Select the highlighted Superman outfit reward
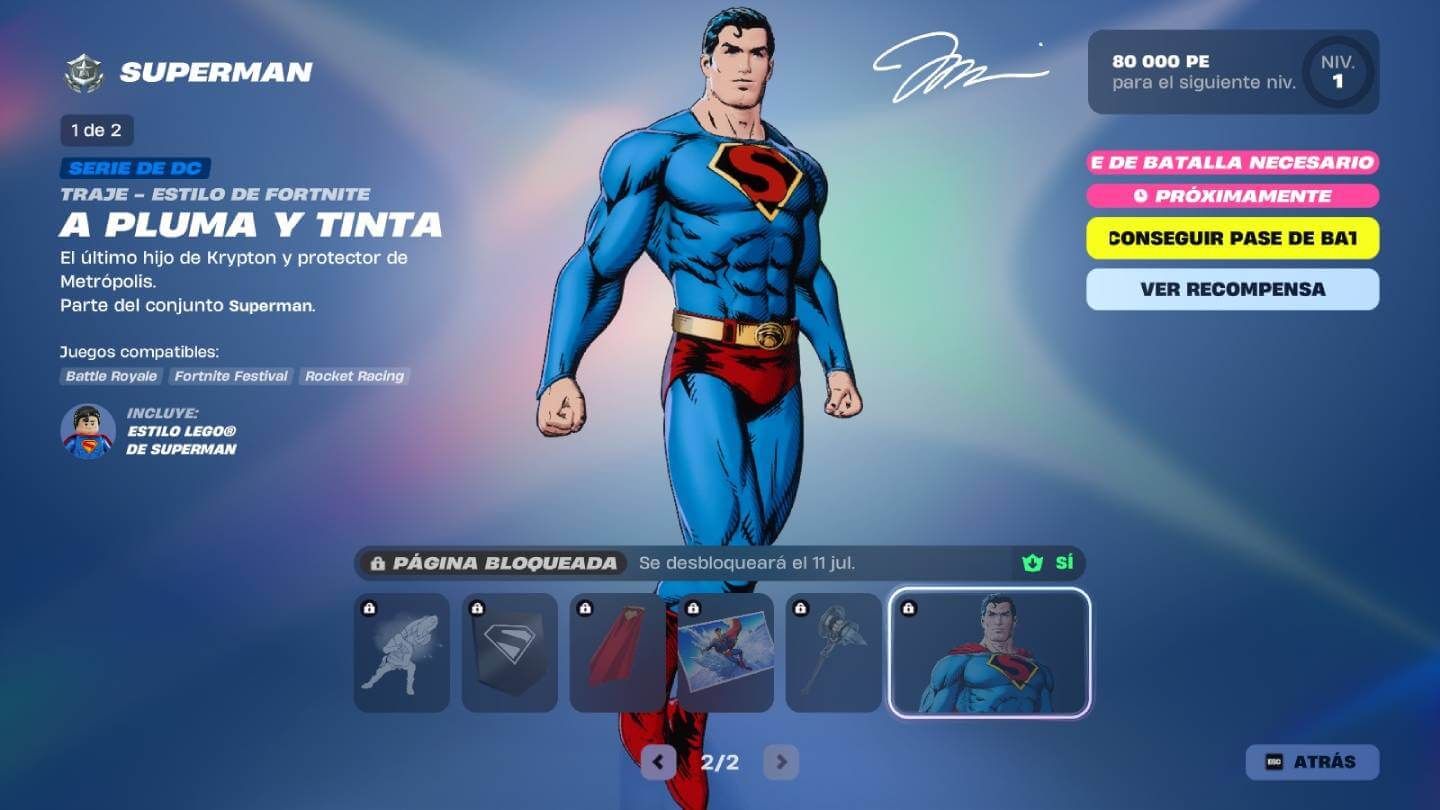The image size is (1440, 810). [988, 652]
